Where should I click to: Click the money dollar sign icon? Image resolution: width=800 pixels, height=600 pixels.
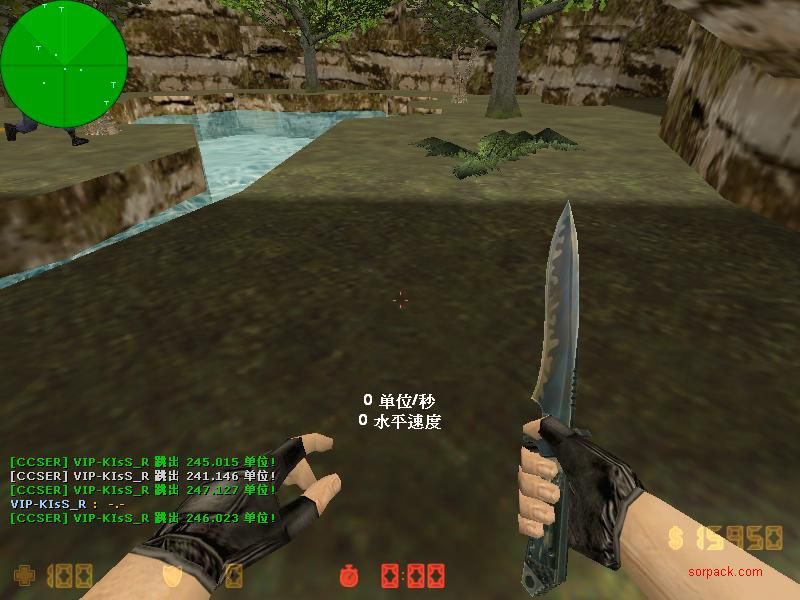click(x=676, y=539)
